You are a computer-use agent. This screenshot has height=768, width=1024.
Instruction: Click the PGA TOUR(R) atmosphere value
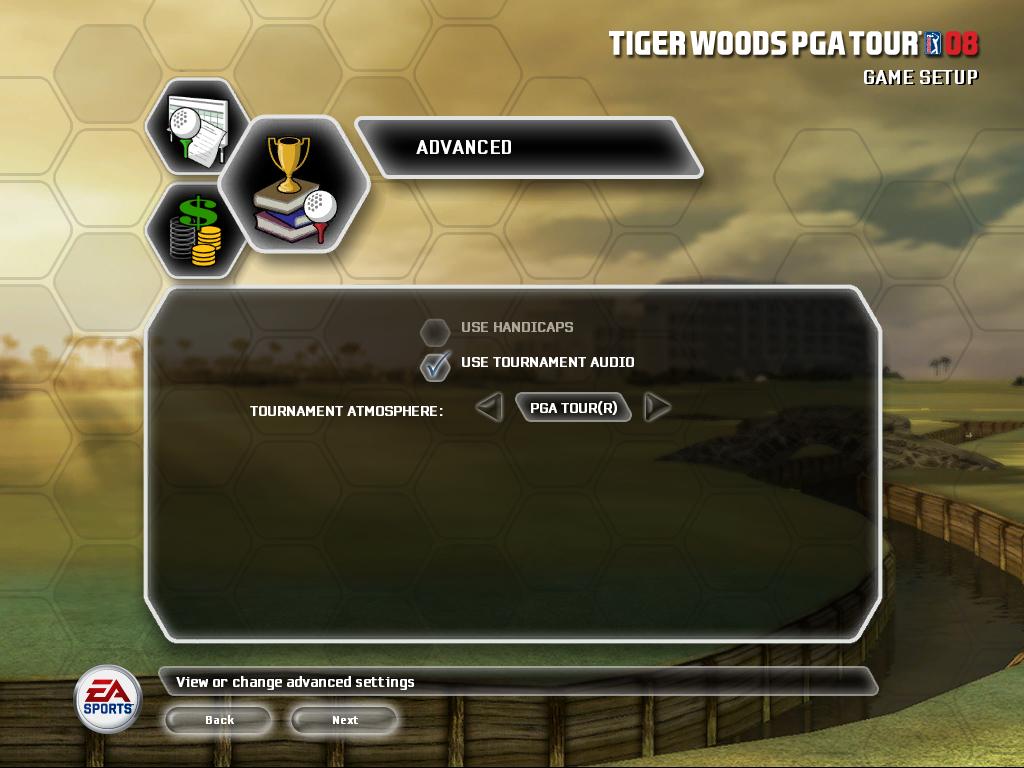(573, 408)
